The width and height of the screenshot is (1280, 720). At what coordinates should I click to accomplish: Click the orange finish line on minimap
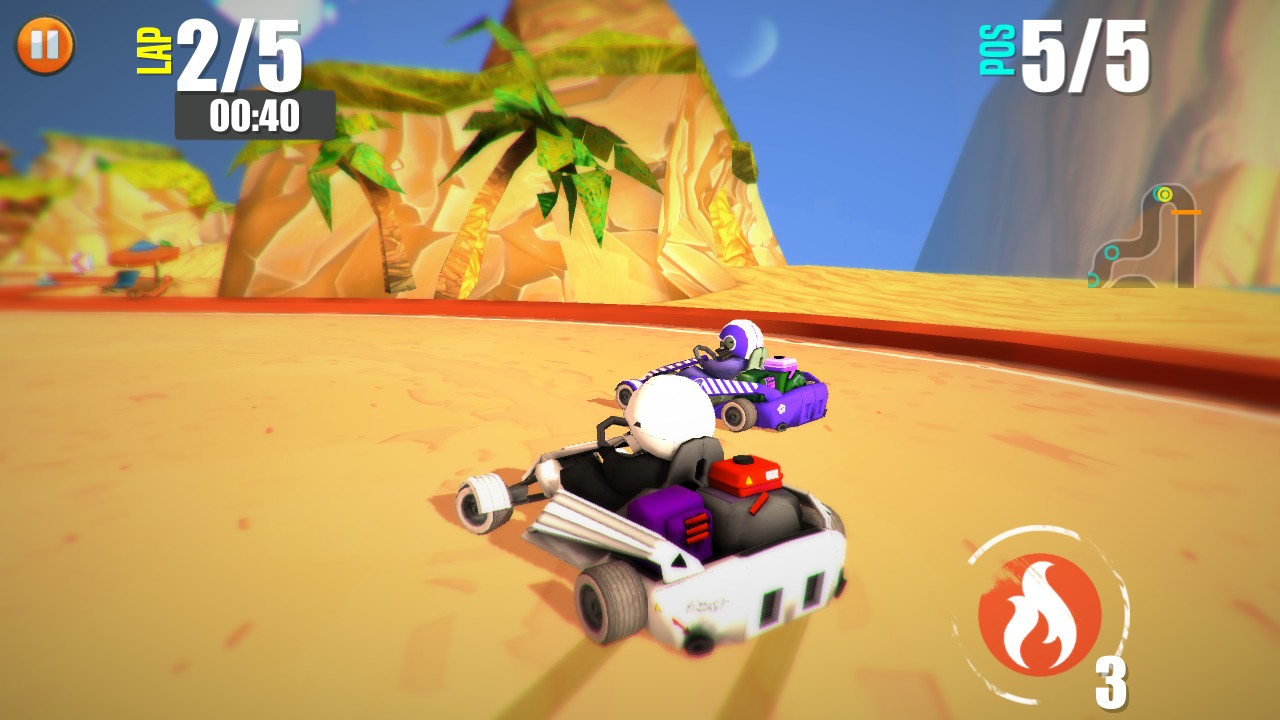click(x=1186, y=212)
